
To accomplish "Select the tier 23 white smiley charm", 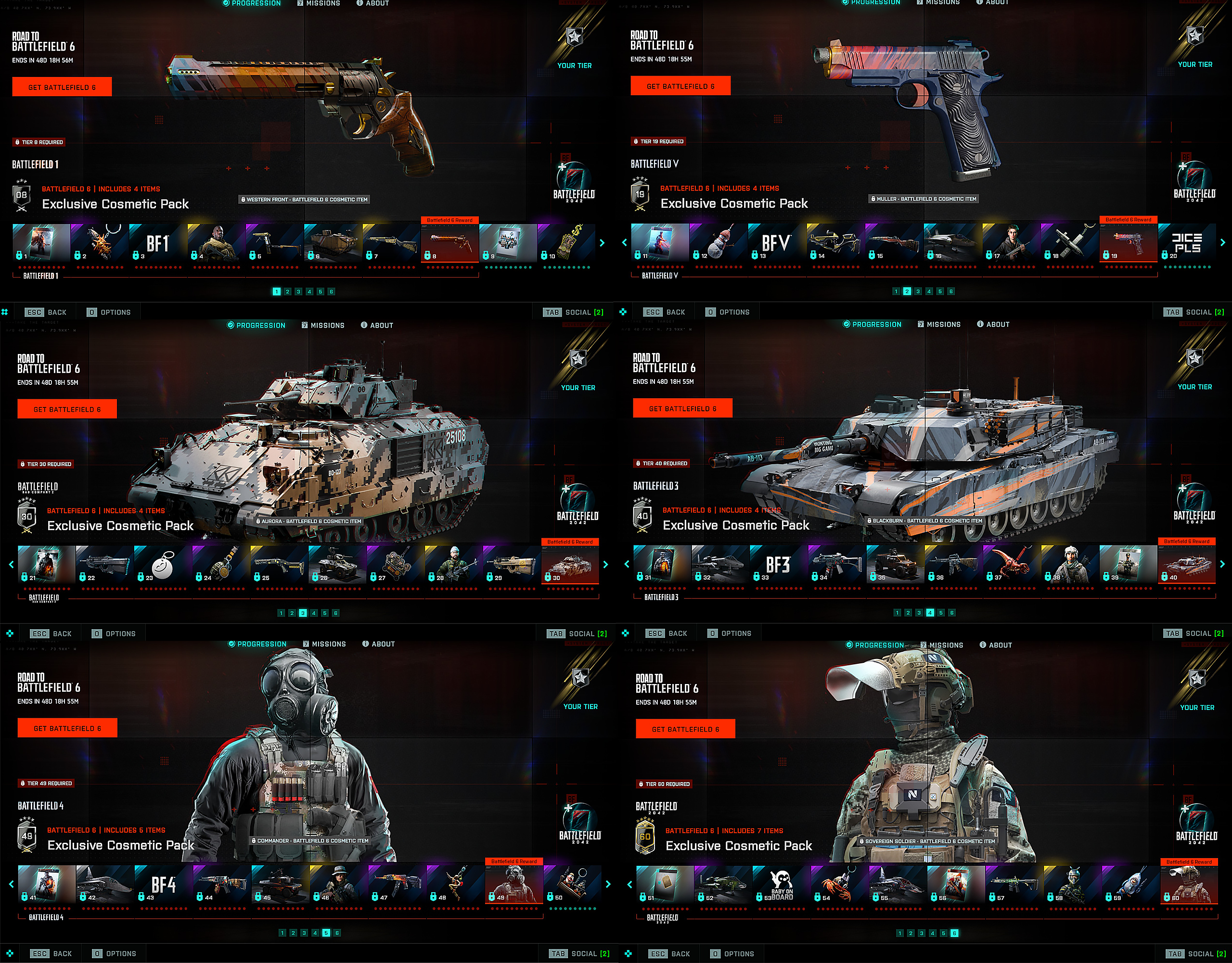I will pos(163,564).
